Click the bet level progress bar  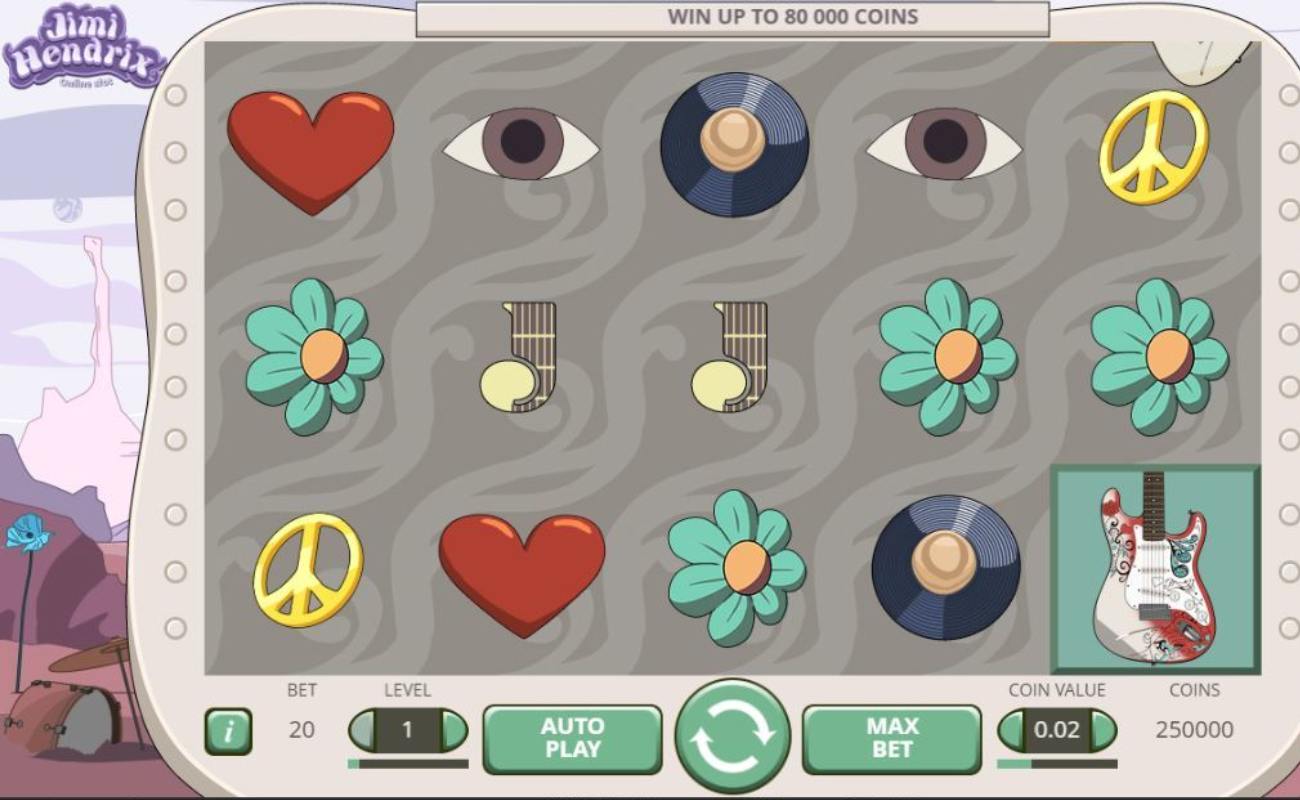pyautogui.click(x=408, y=763)
